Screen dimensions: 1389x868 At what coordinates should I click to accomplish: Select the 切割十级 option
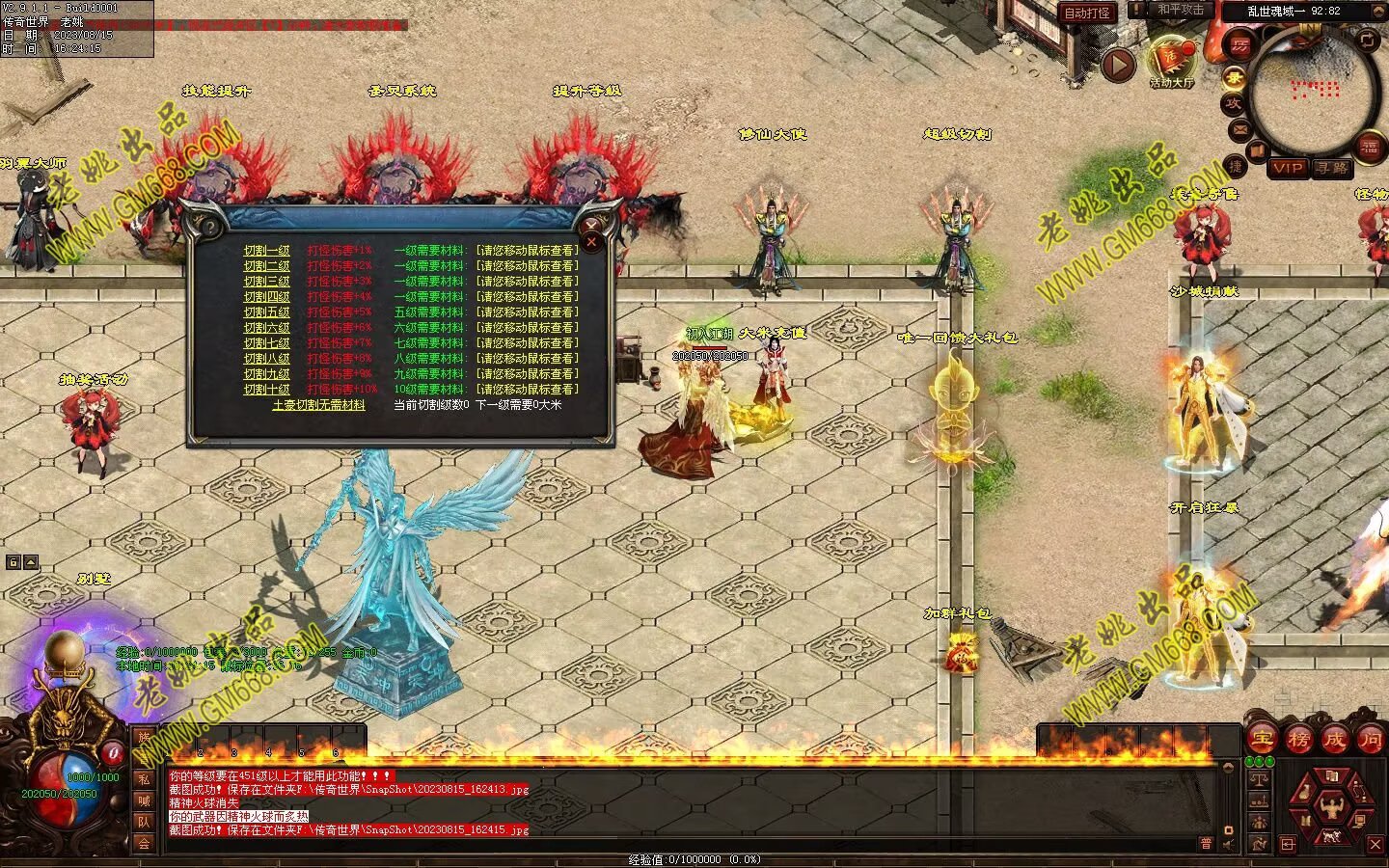coord(266,390)
